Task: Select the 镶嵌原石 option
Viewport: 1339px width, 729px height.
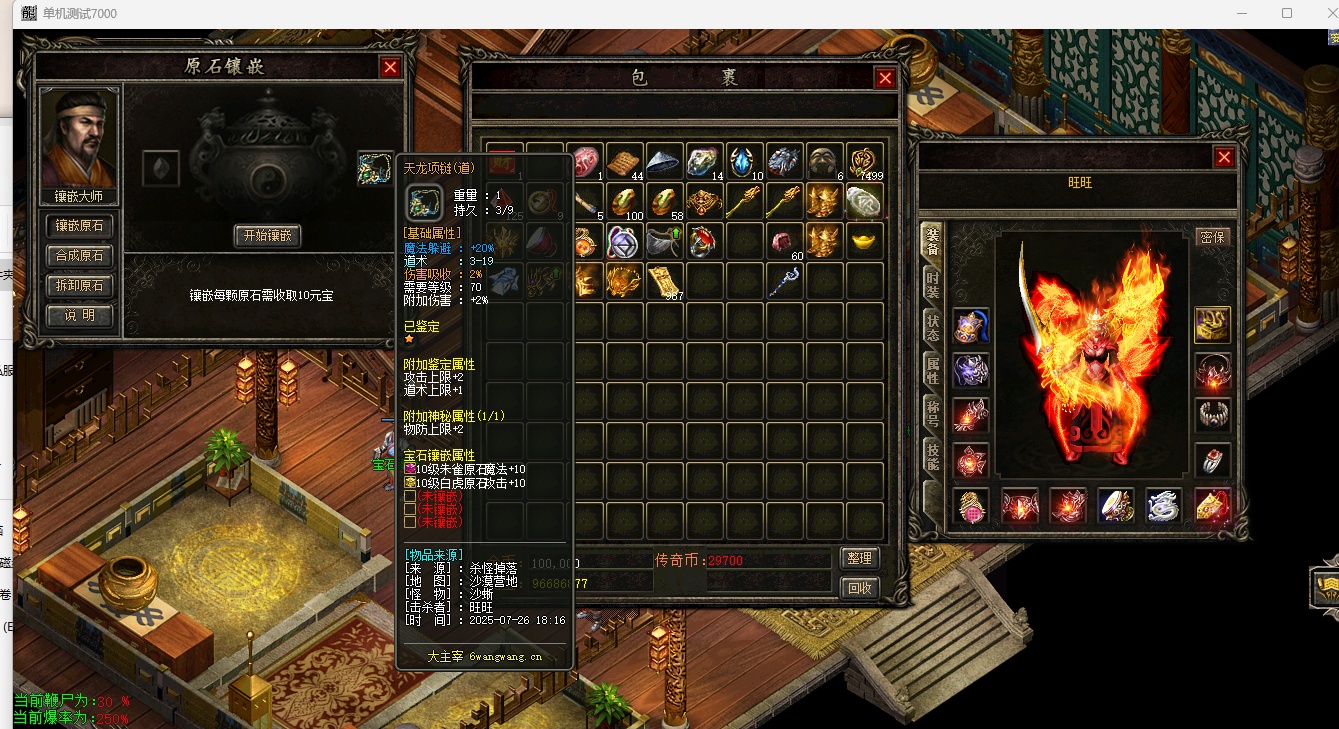Action: 79,227
